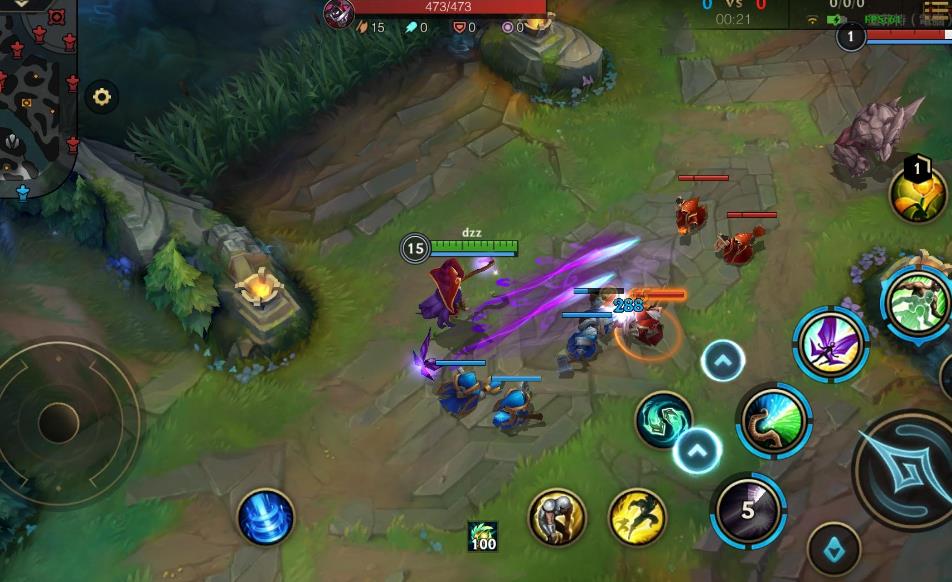
Task: Expand the minimap with its arrow tab
Action: coord(22,4)
